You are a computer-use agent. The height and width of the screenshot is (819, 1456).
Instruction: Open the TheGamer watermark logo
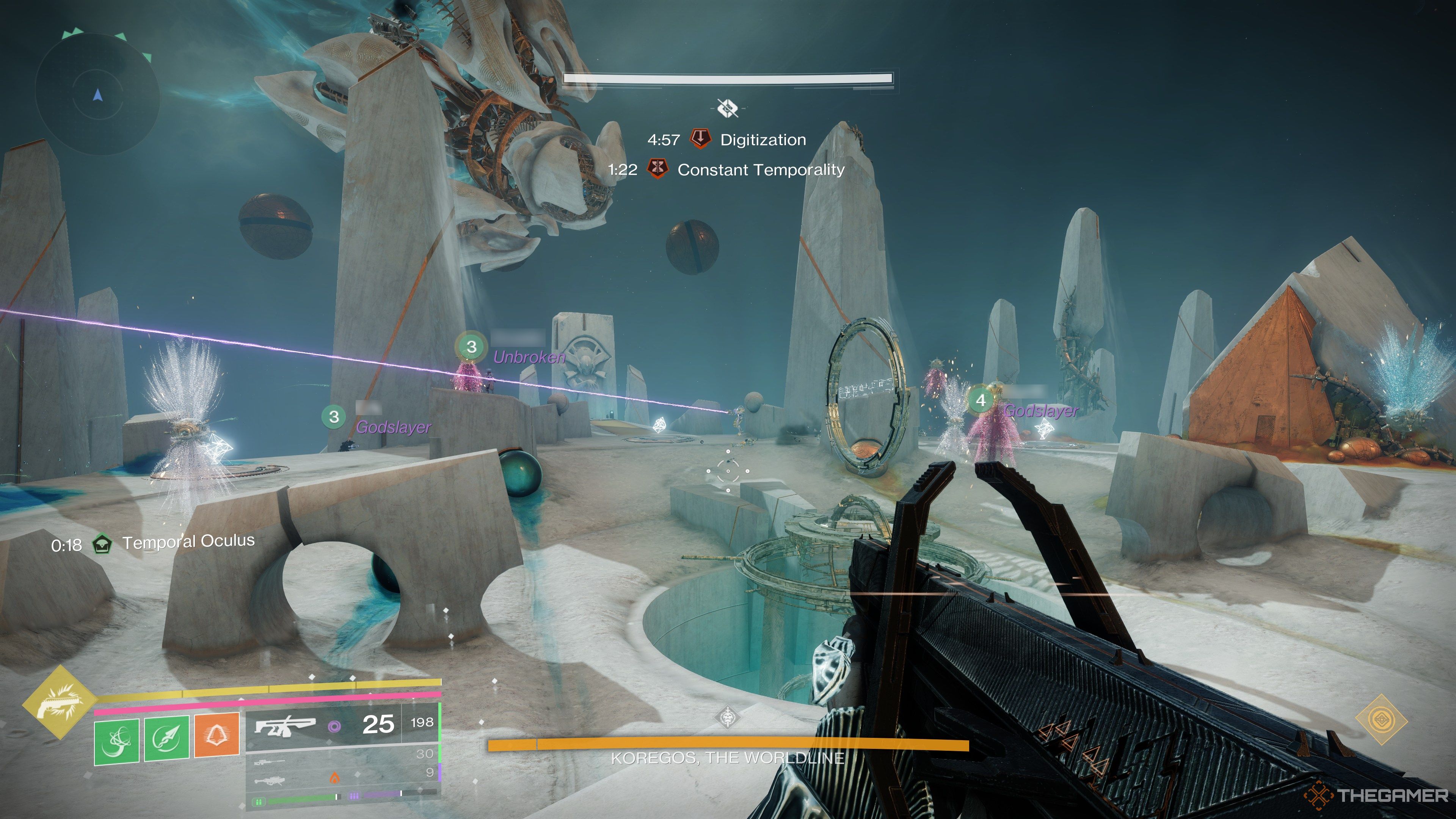pyautogui.click(x=1376, y=796)
